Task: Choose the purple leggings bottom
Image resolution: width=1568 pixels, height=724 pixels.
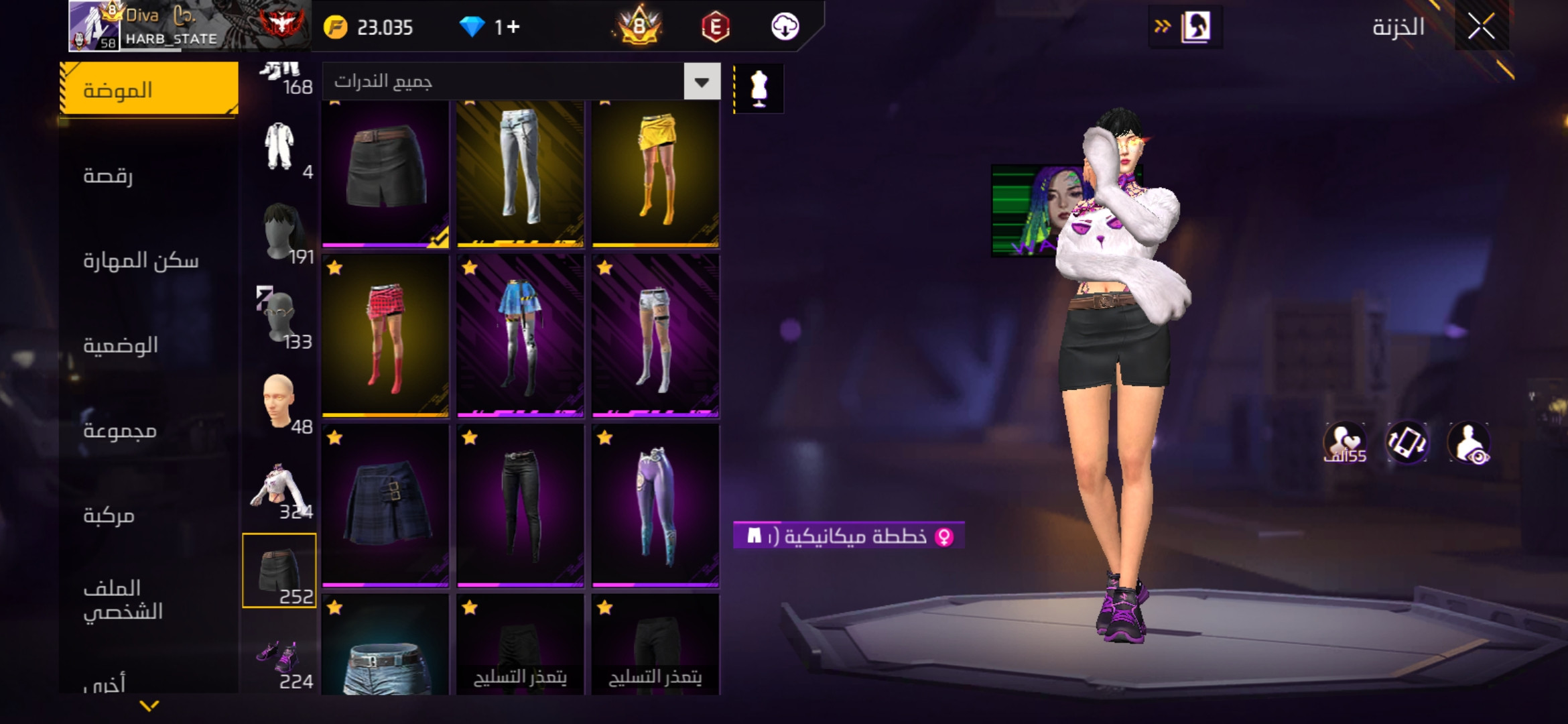Action: pos(655,505)
